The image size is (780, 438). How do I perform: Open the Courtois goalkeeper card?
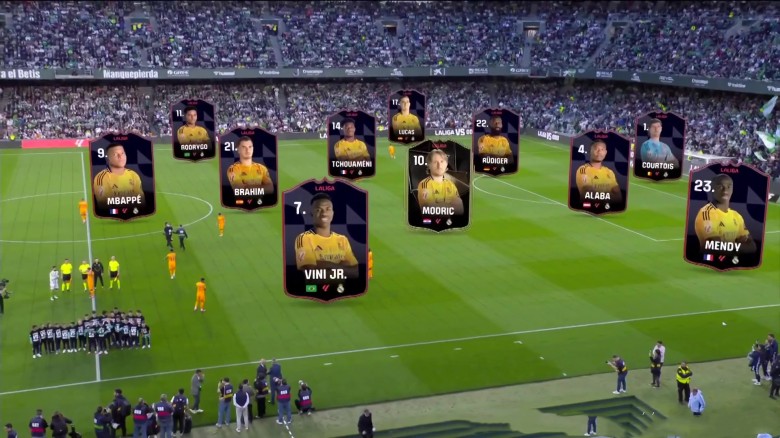pos(658,146)
